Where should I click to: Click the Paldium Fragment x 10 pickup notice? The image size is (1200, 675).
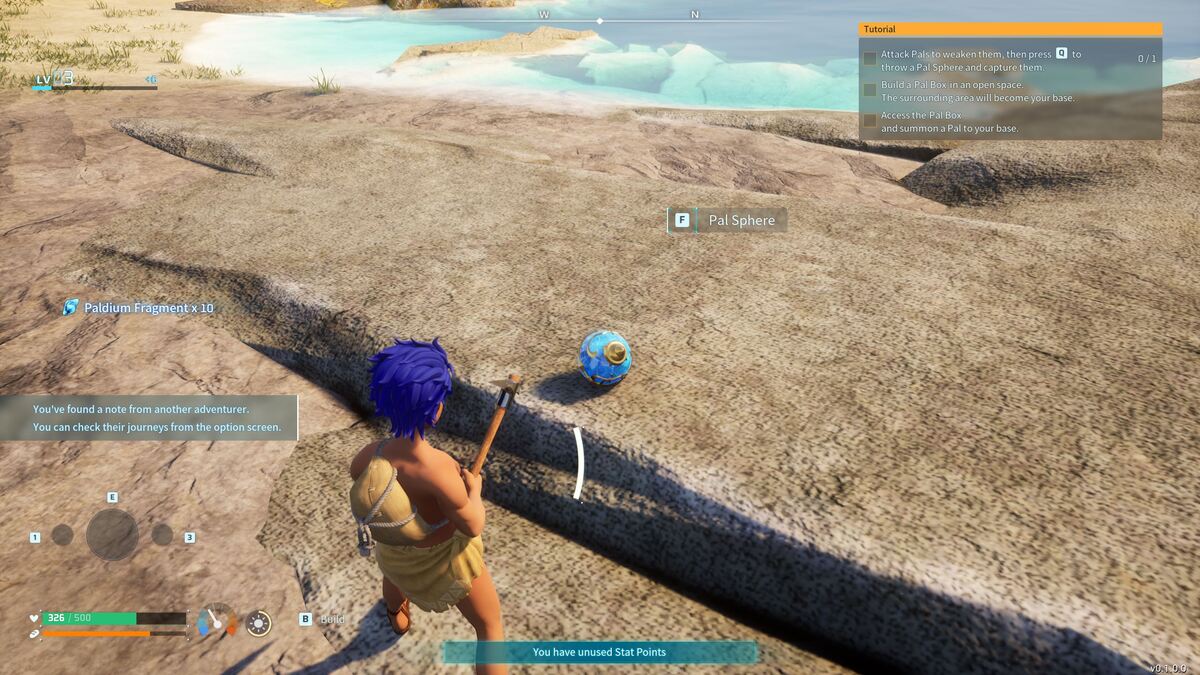click(138, 307)
